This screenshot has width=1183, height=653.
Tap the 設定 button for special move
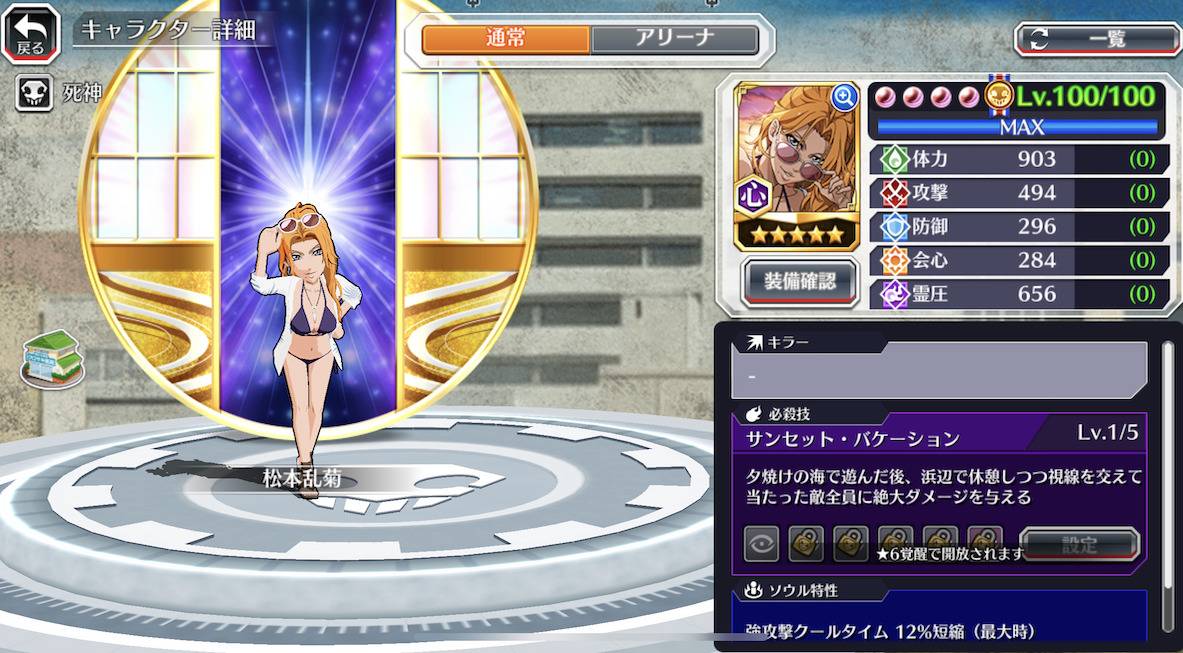[x=1079, y=545]
